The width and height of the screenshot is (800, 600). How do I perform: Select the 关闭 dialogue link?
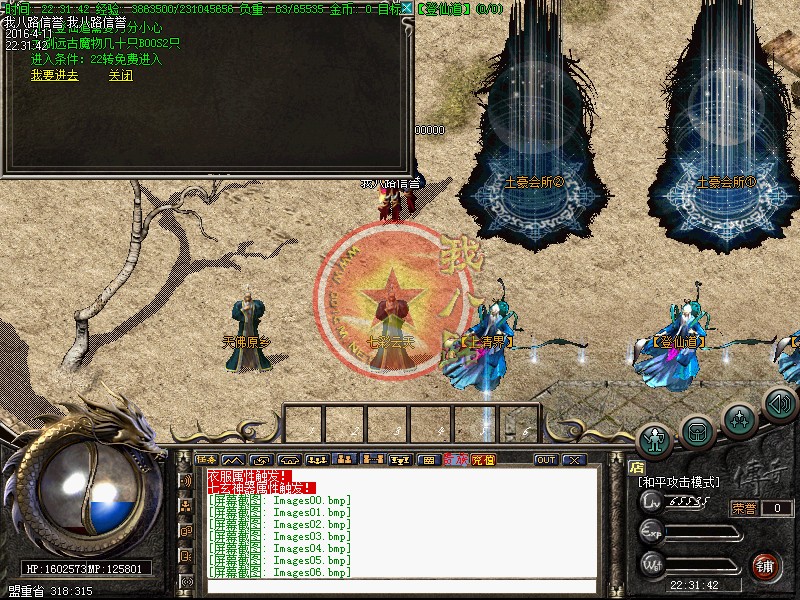click(121, 75)
